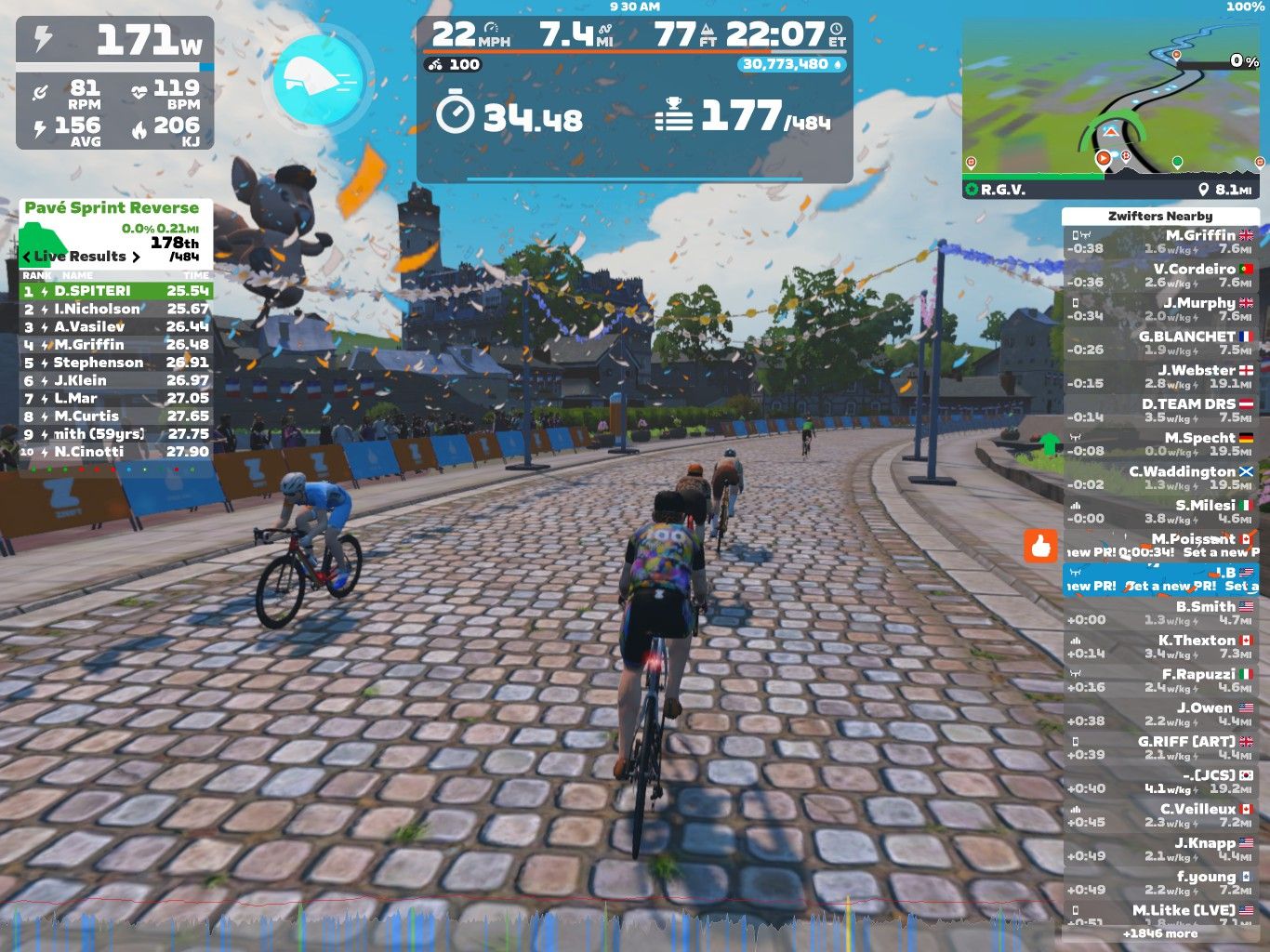This screenshot has width=1270, height=952.
Task: Select V.Cordeiro in Zwifters Nearby
Action: (x=1160, y=276)
